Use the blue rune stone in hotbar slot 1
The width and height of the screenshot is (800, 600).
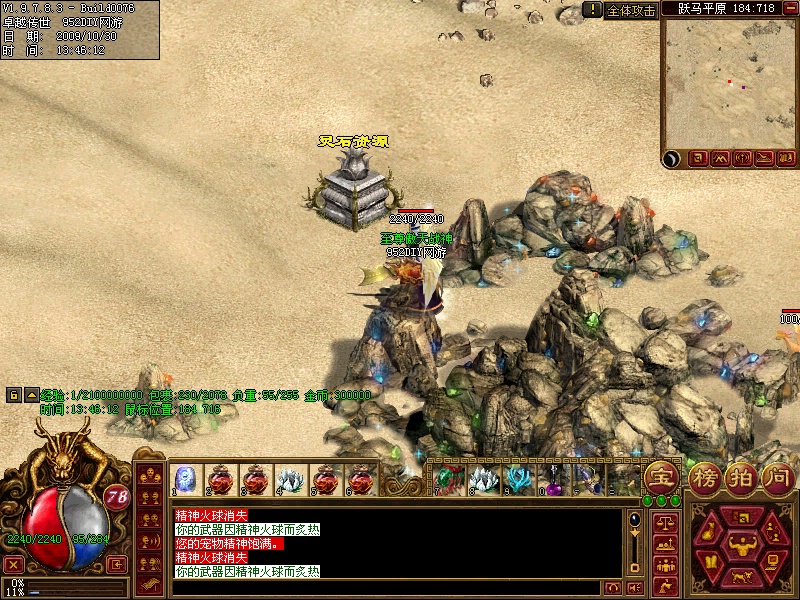coord(184,480)
